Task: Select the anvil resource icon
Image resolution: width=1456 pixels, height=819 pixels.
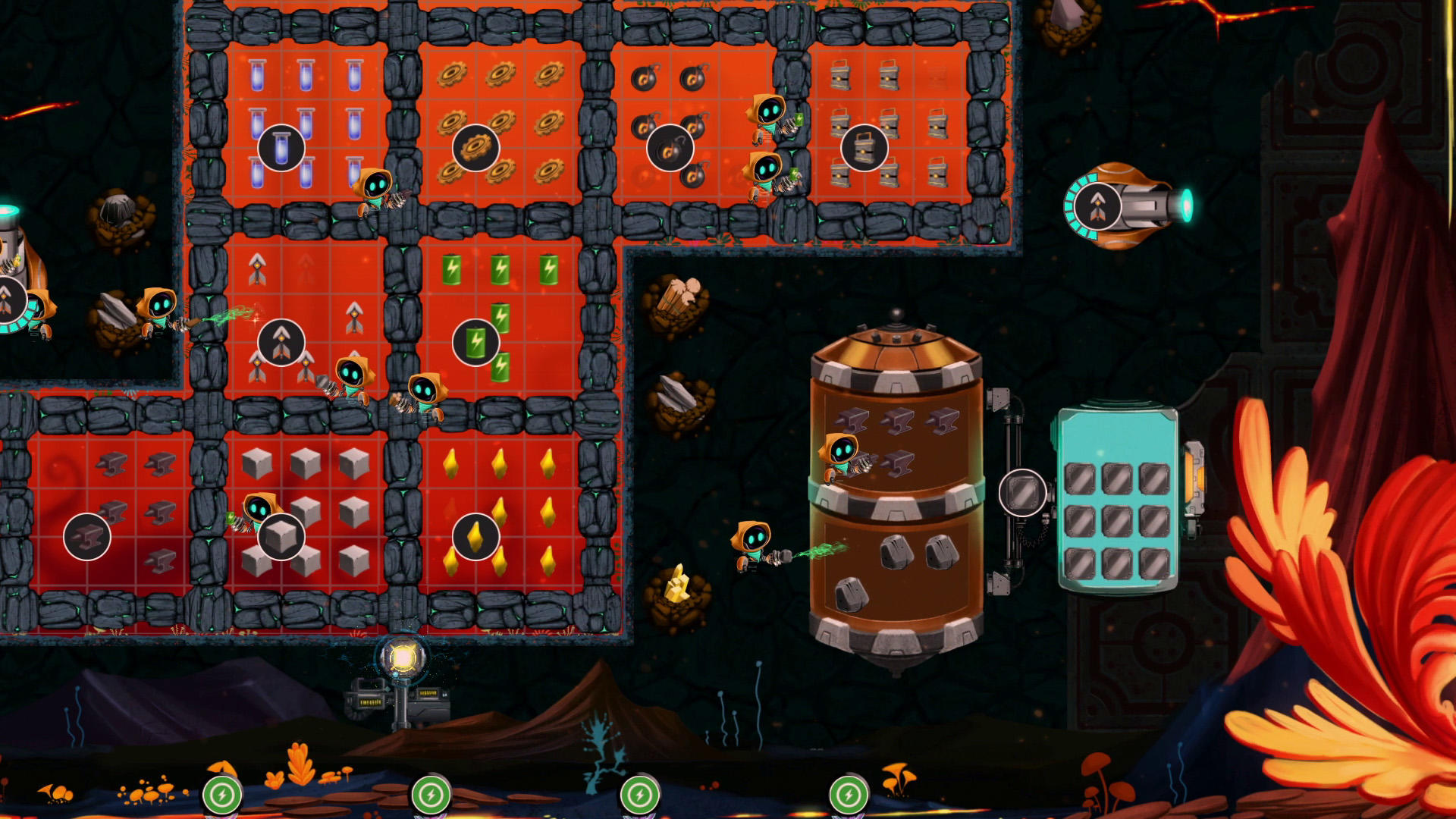Action: tap(87, 535)
